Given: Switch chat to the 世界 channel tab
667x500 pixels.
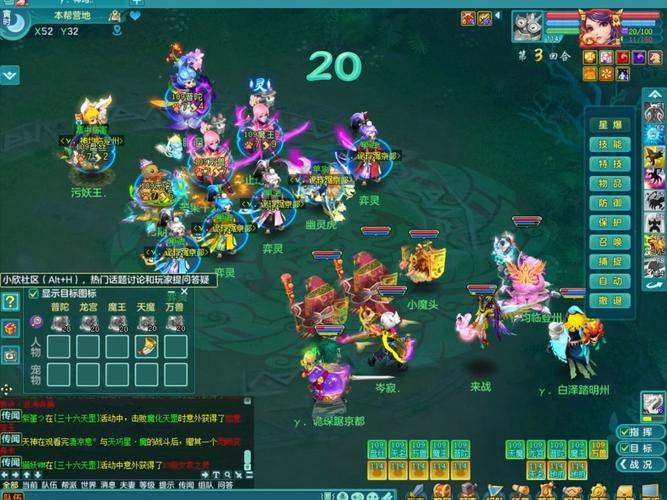Looking at the screenshot, I should point(88,486).
